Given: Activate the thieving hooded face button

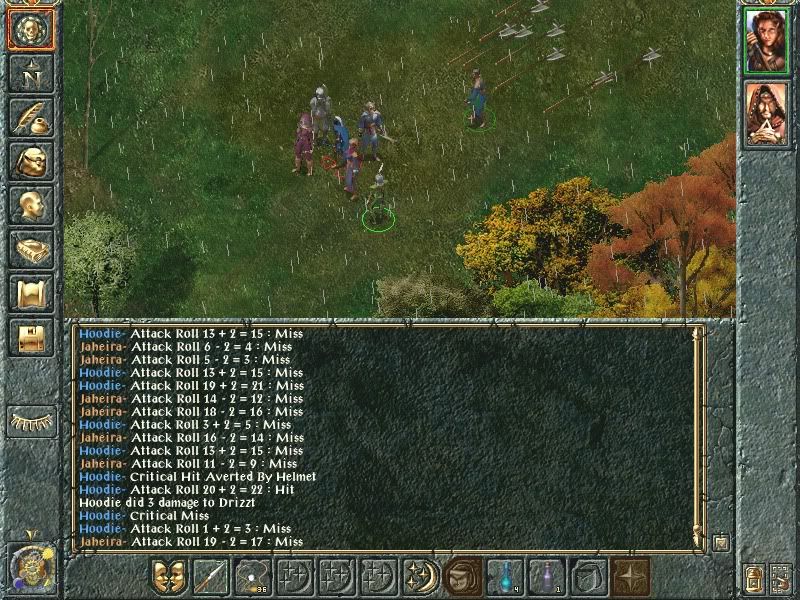Looking at the screenshot, I should 462,578.
